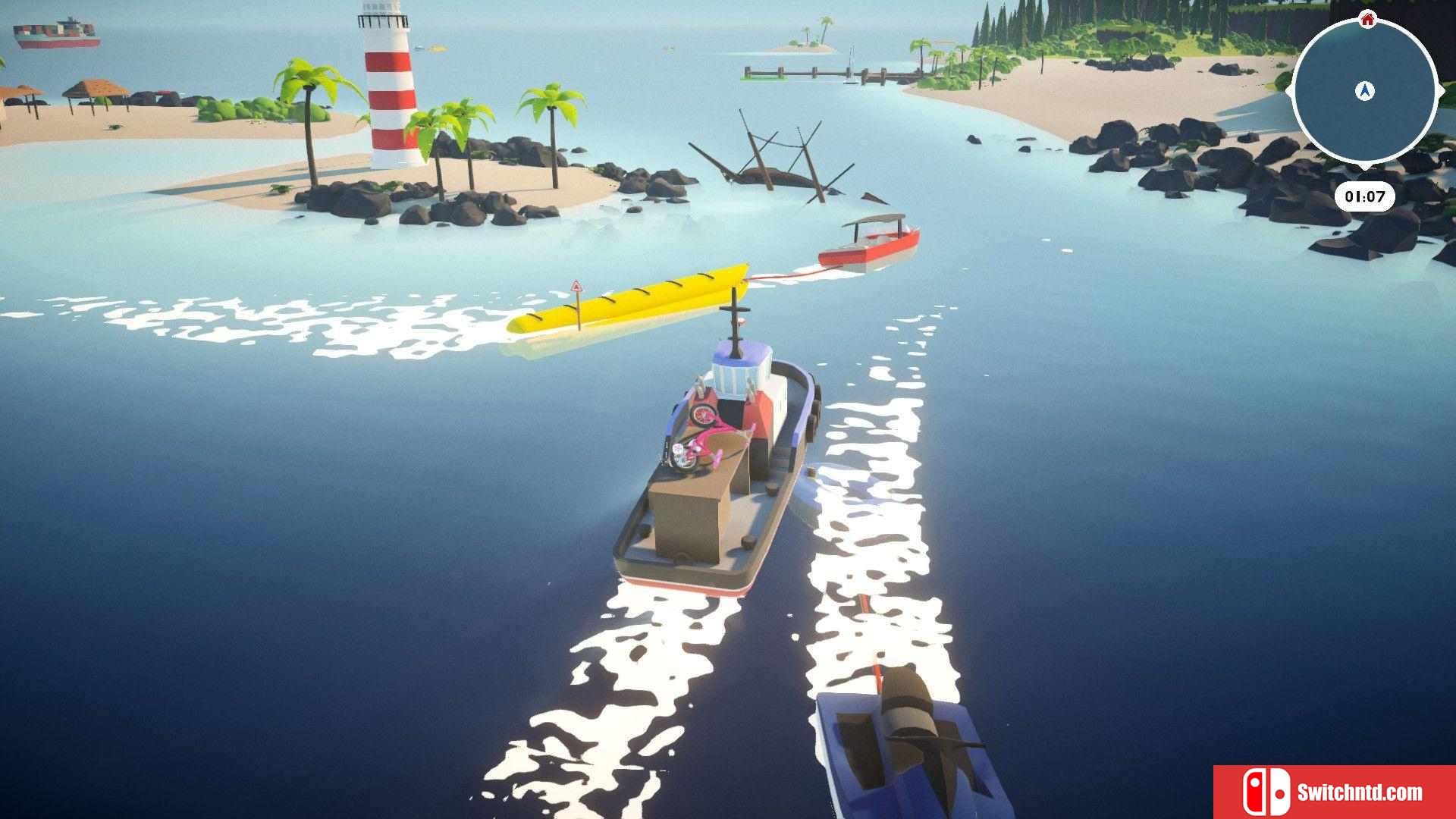
Task: Click the player arrow in the minimap
Action: click(x=1365, y=91)
